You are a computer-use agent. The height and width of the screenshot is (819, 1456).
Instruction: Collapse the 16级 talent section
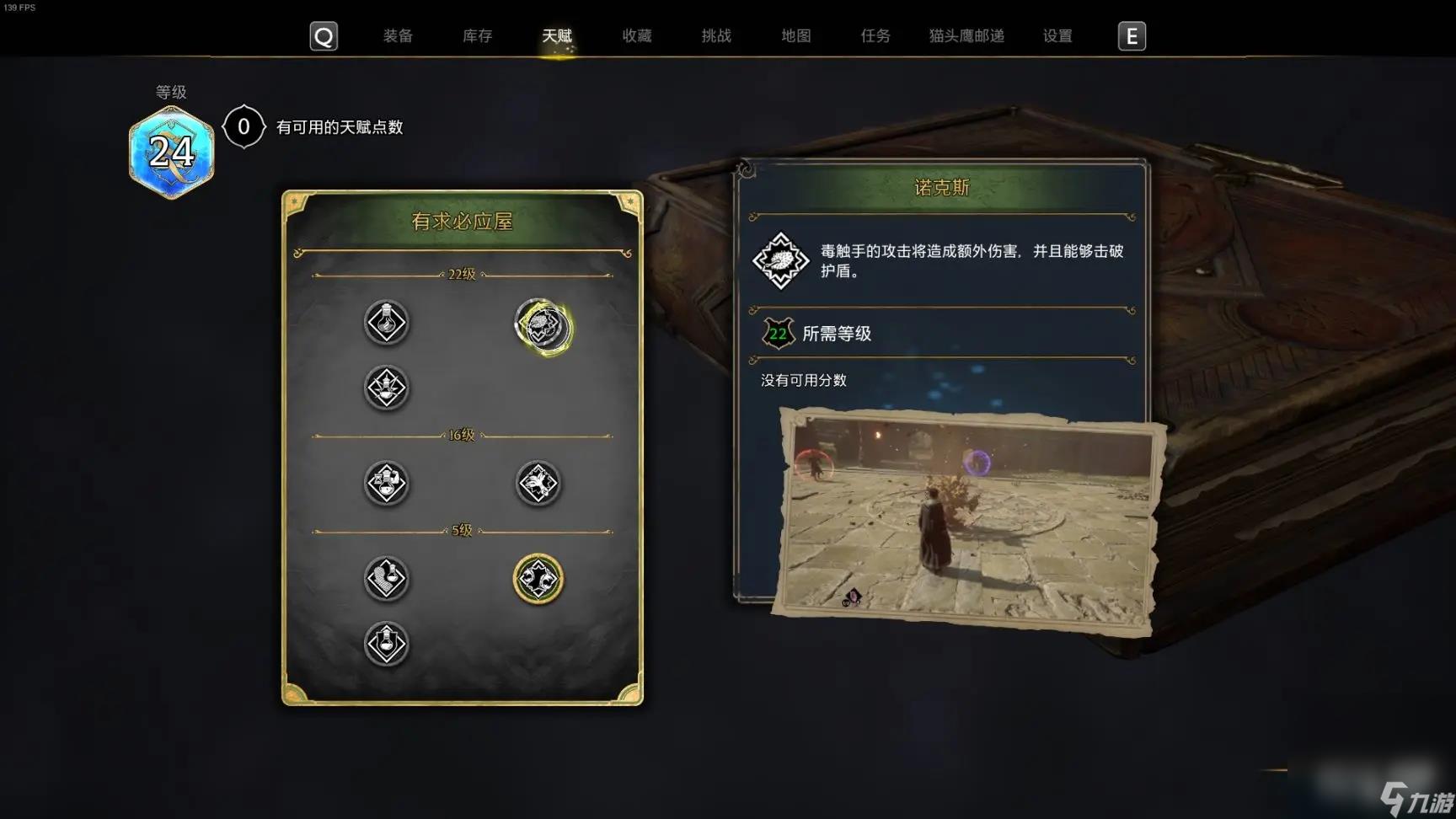[460, 435]
